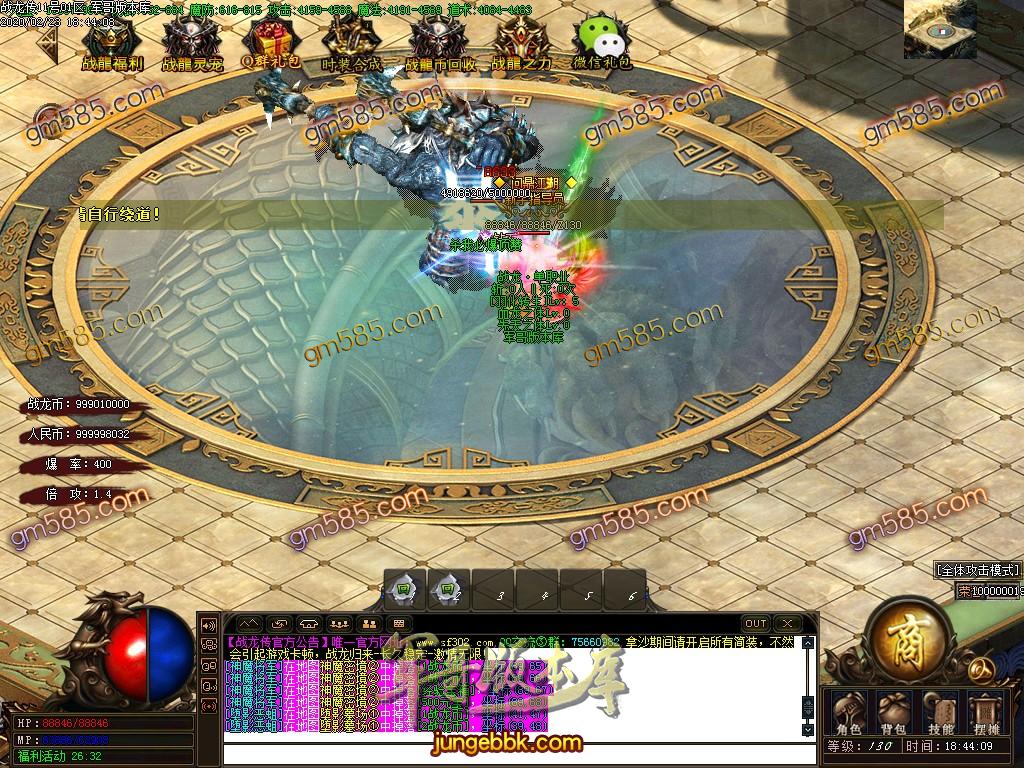
Task: Open the 摆摊 stall button
Action: click(x=987, y=710)
